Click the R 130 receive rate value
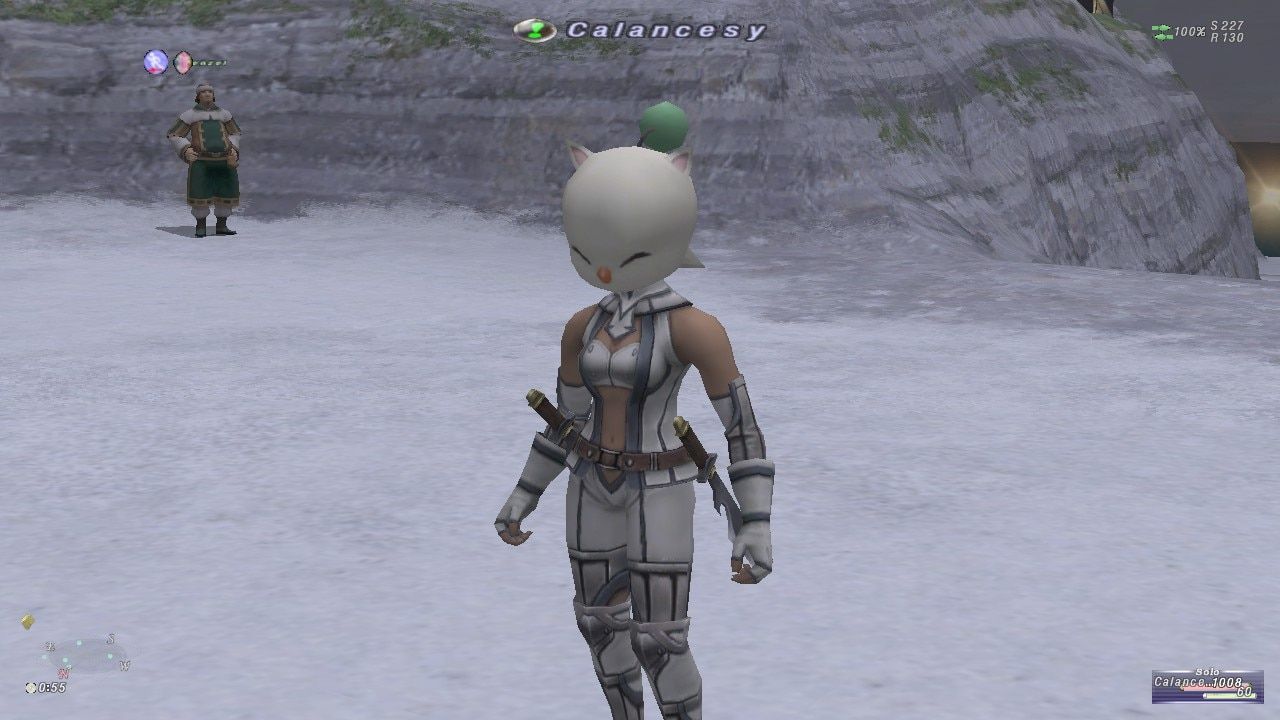Viewport: 1280px width, 720px height. point(1226,37)
